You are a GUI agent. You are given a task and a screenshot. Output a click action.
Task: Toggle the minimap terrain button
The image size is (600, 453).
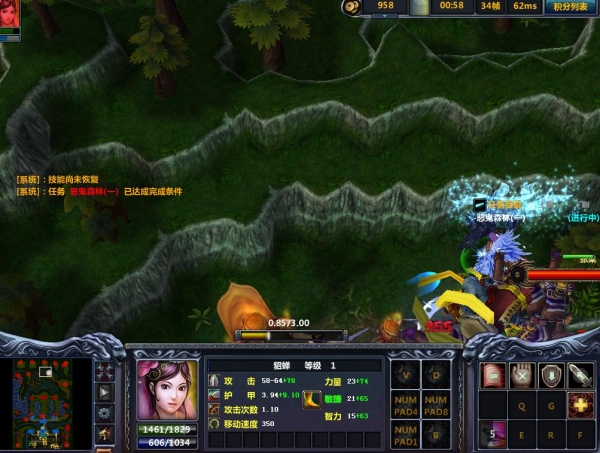click(104, 370)
